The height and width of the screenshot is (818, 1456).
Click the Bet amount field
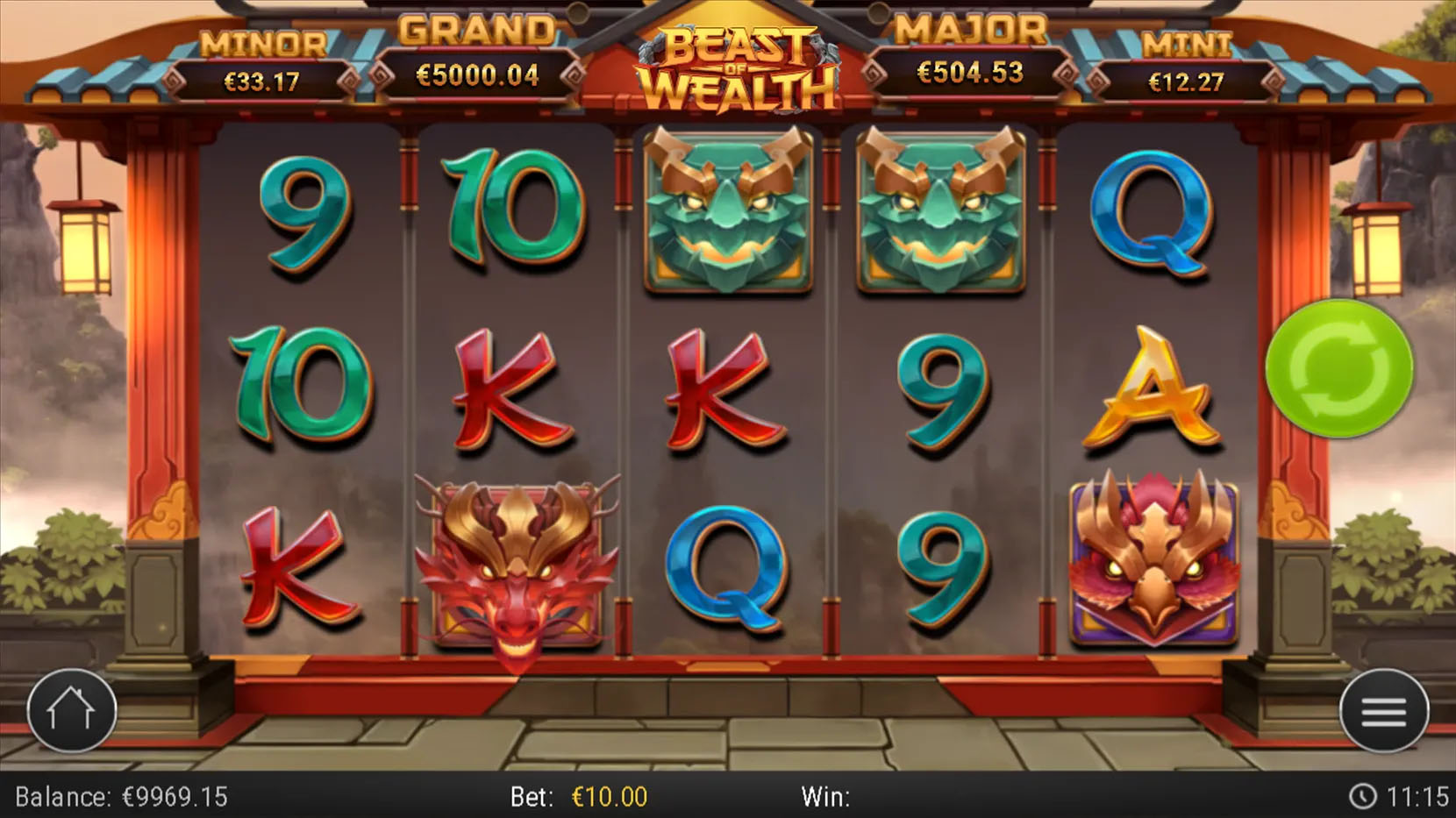[575, 798]
